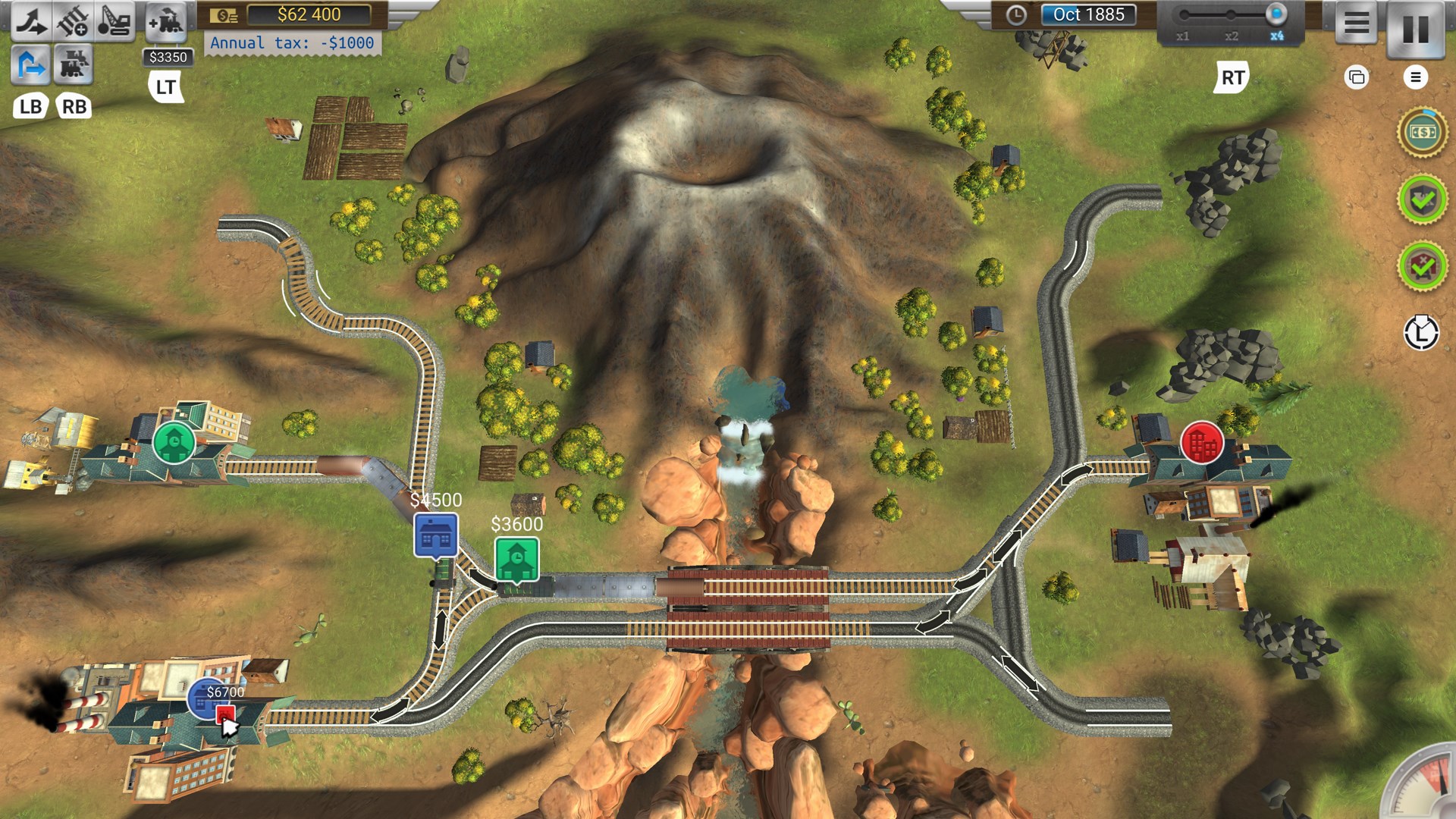Click the timer icon below the medals
1456x819 pixels.
[1422, 332]
